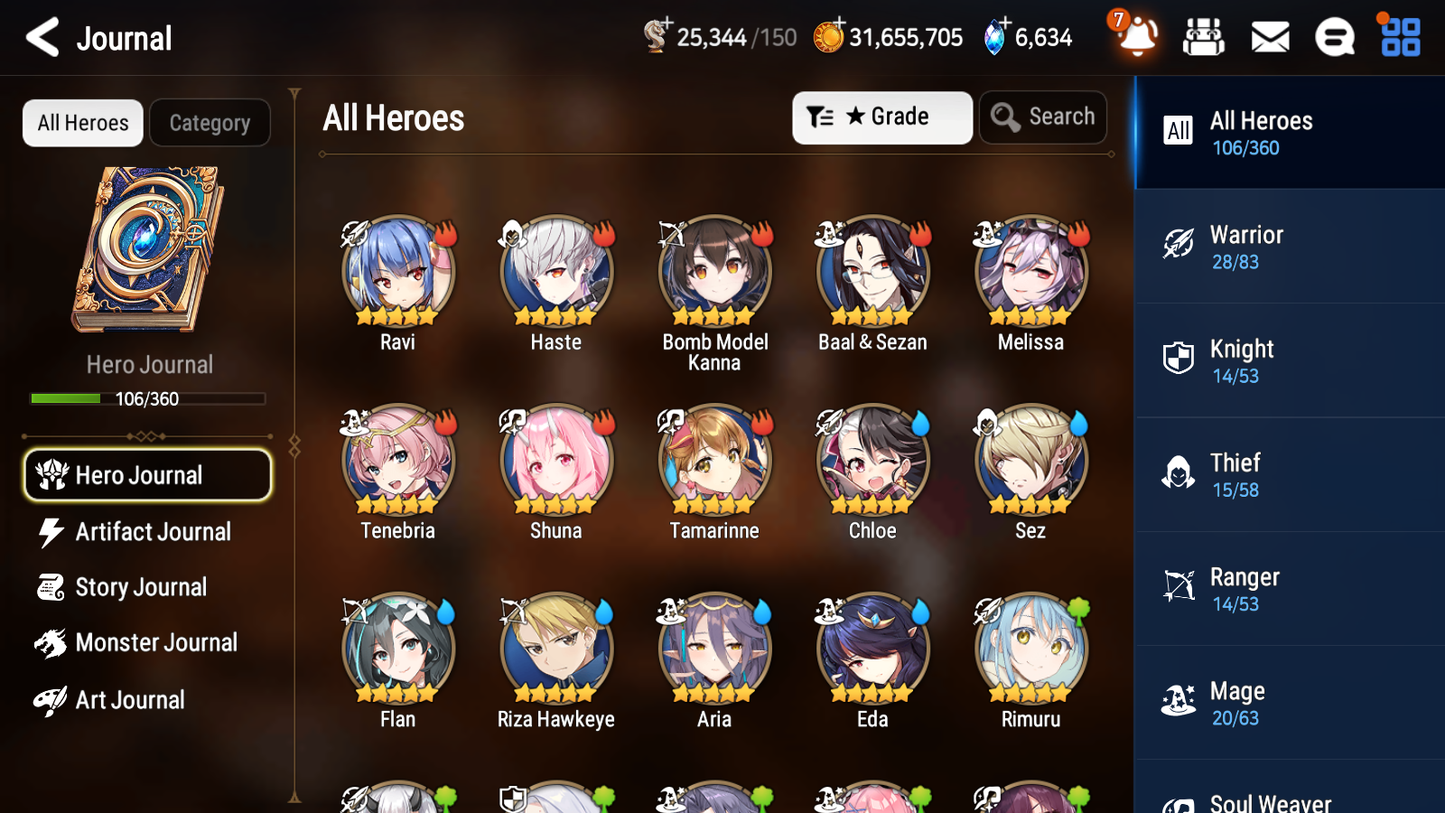Open the quick menu grid icon
The height and width of the screenshot is (813, 1445).
tap(1398, 36)
